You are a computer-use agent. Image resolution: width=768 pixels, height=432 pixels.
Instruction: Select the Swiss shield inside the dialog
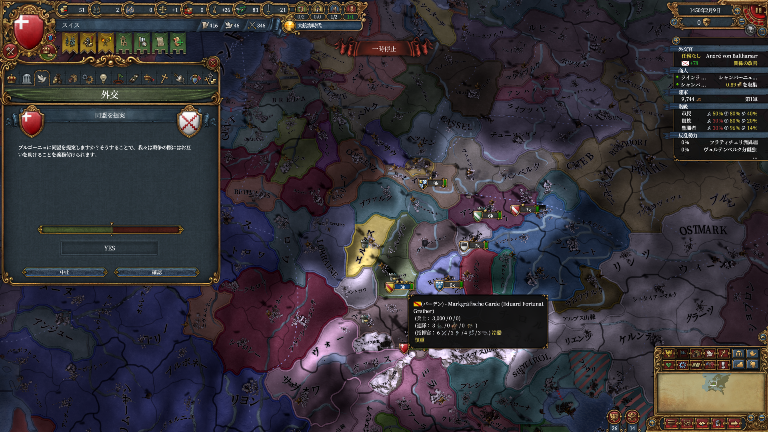(x=33, y=122)
